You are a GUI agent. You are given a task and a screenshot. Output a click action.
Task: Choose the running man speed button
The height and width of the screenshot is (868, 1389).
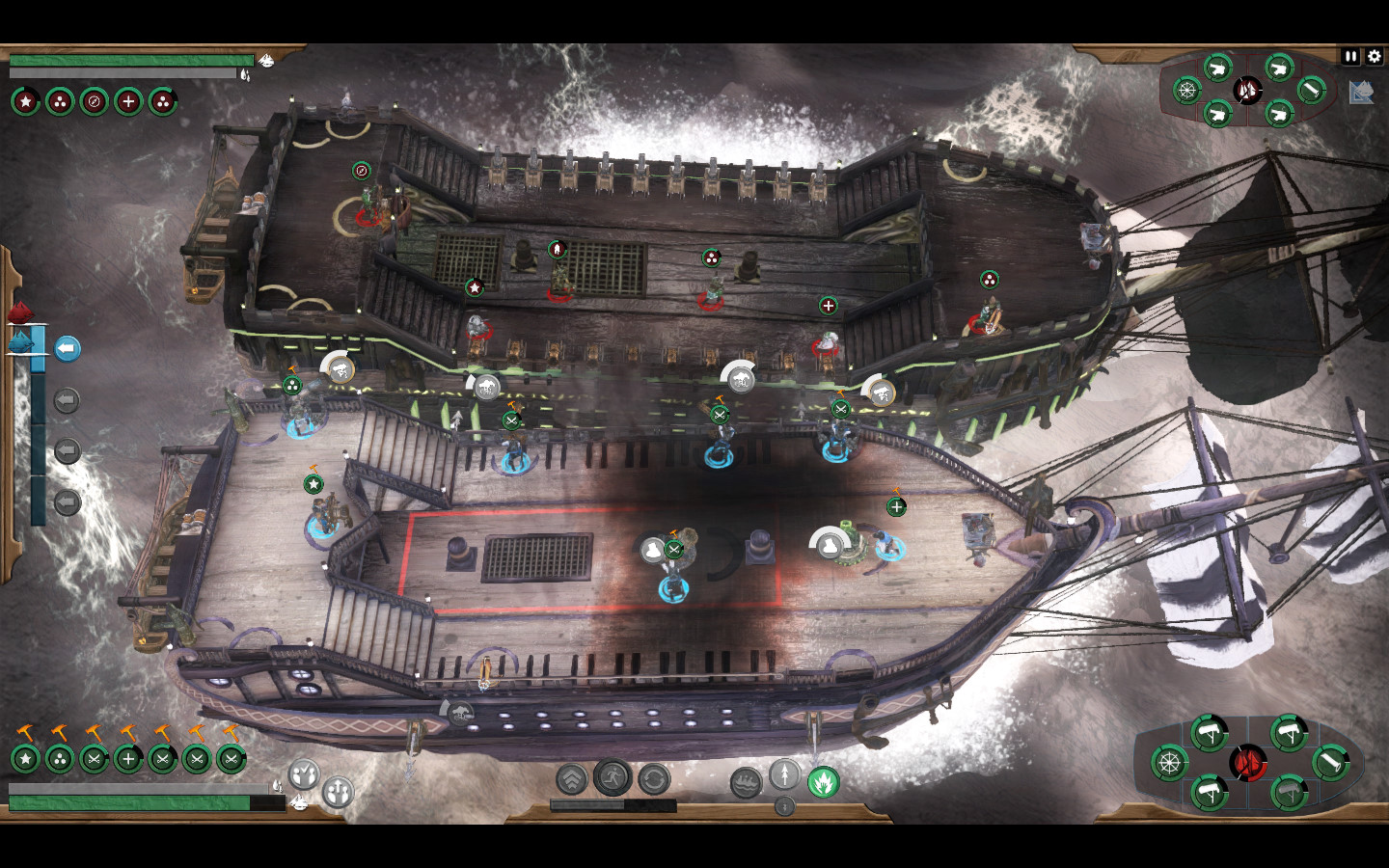[x=613, y=777]
